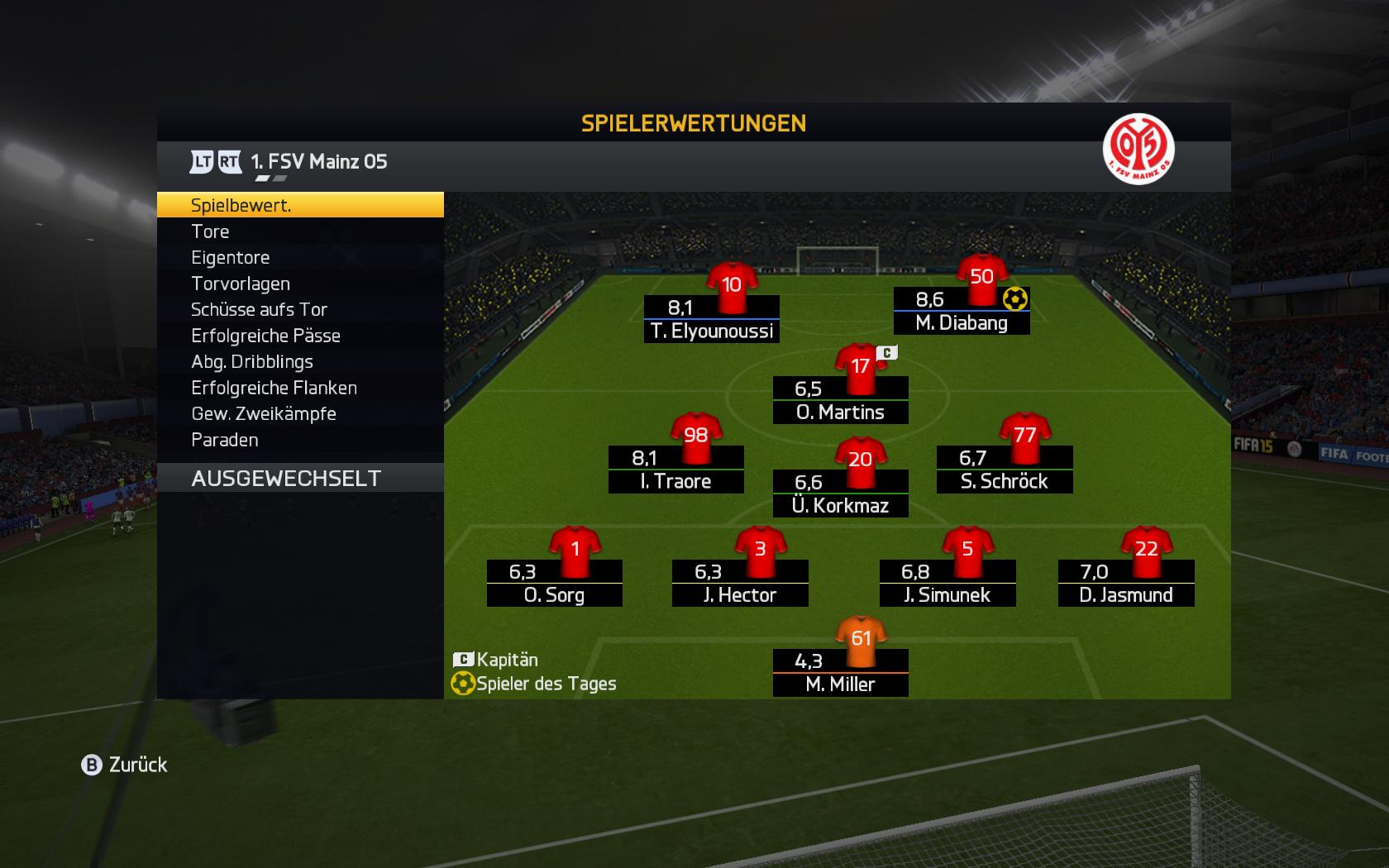Choose the Tore stat entry
This screenshot has height=868, width=1389.
(x=299, y=231)
